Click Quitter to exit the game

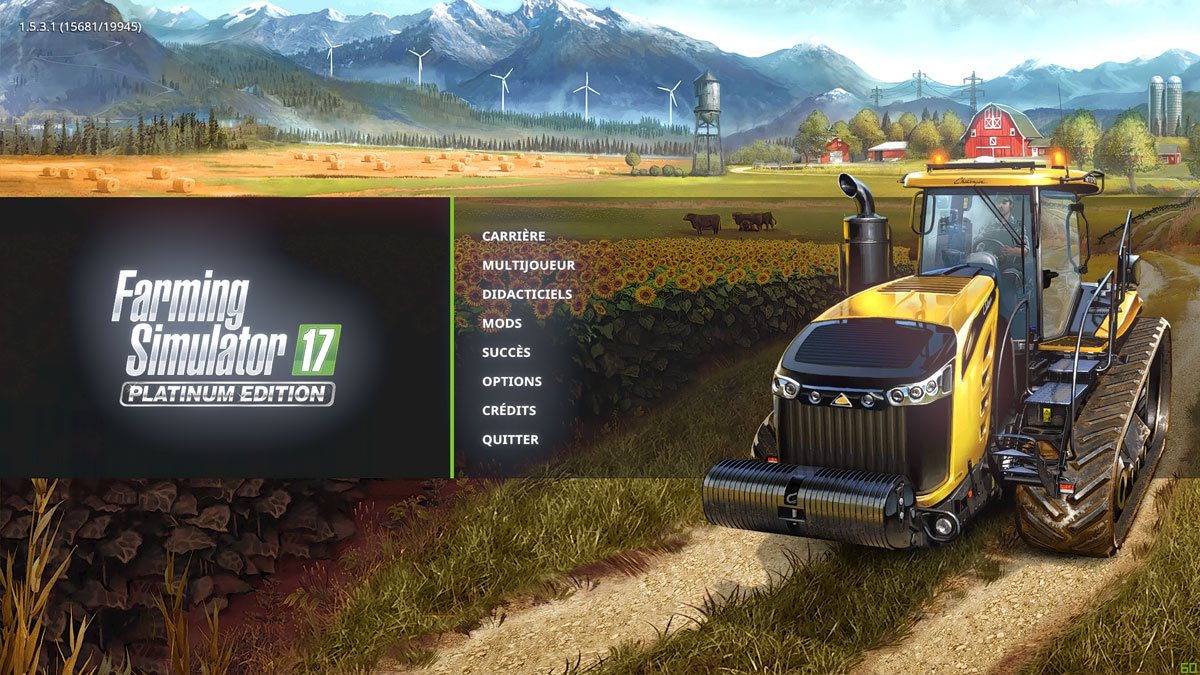510,439
